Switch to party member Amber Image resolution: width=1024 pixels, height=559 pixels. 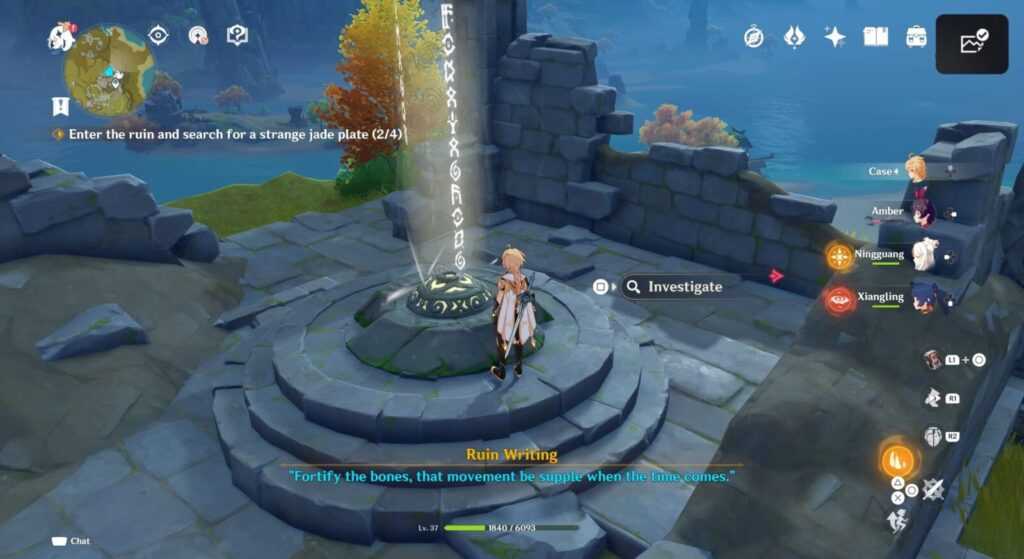point(918,212)
